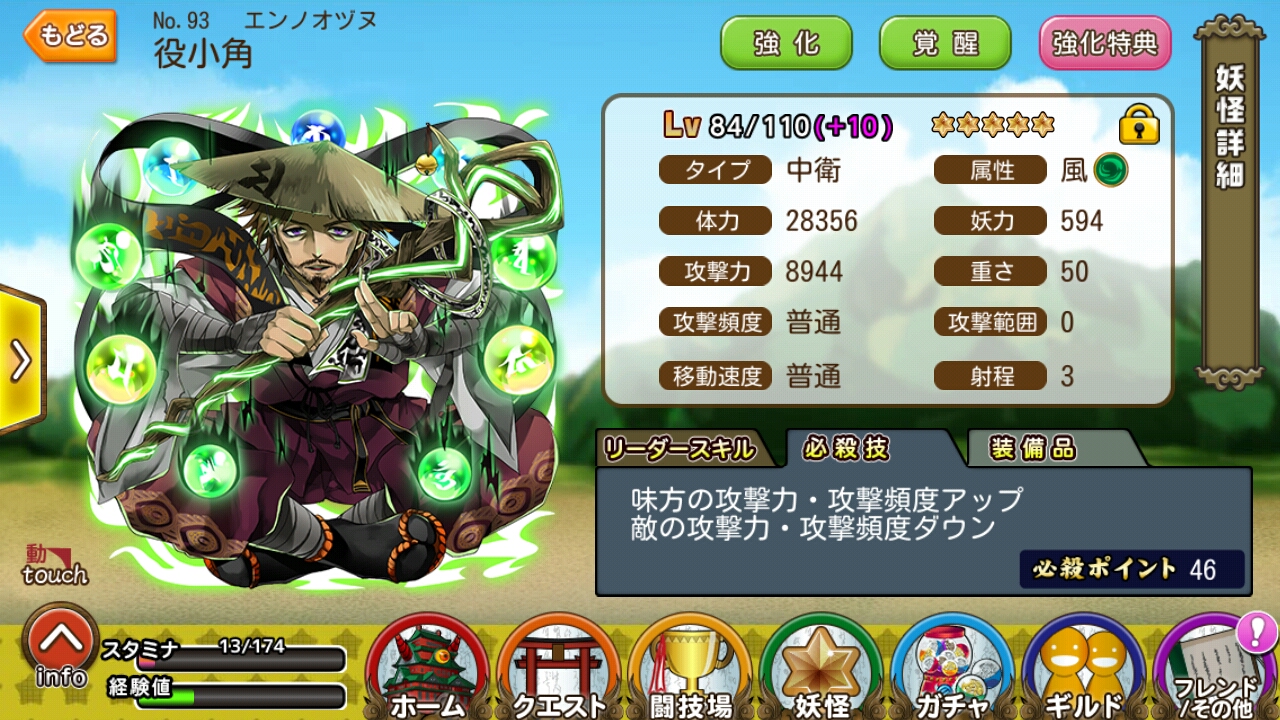Show the 強化特典 bonus info
Image resolution: width=1280 pixels, height=720 pixels.
pos(1105,43)
